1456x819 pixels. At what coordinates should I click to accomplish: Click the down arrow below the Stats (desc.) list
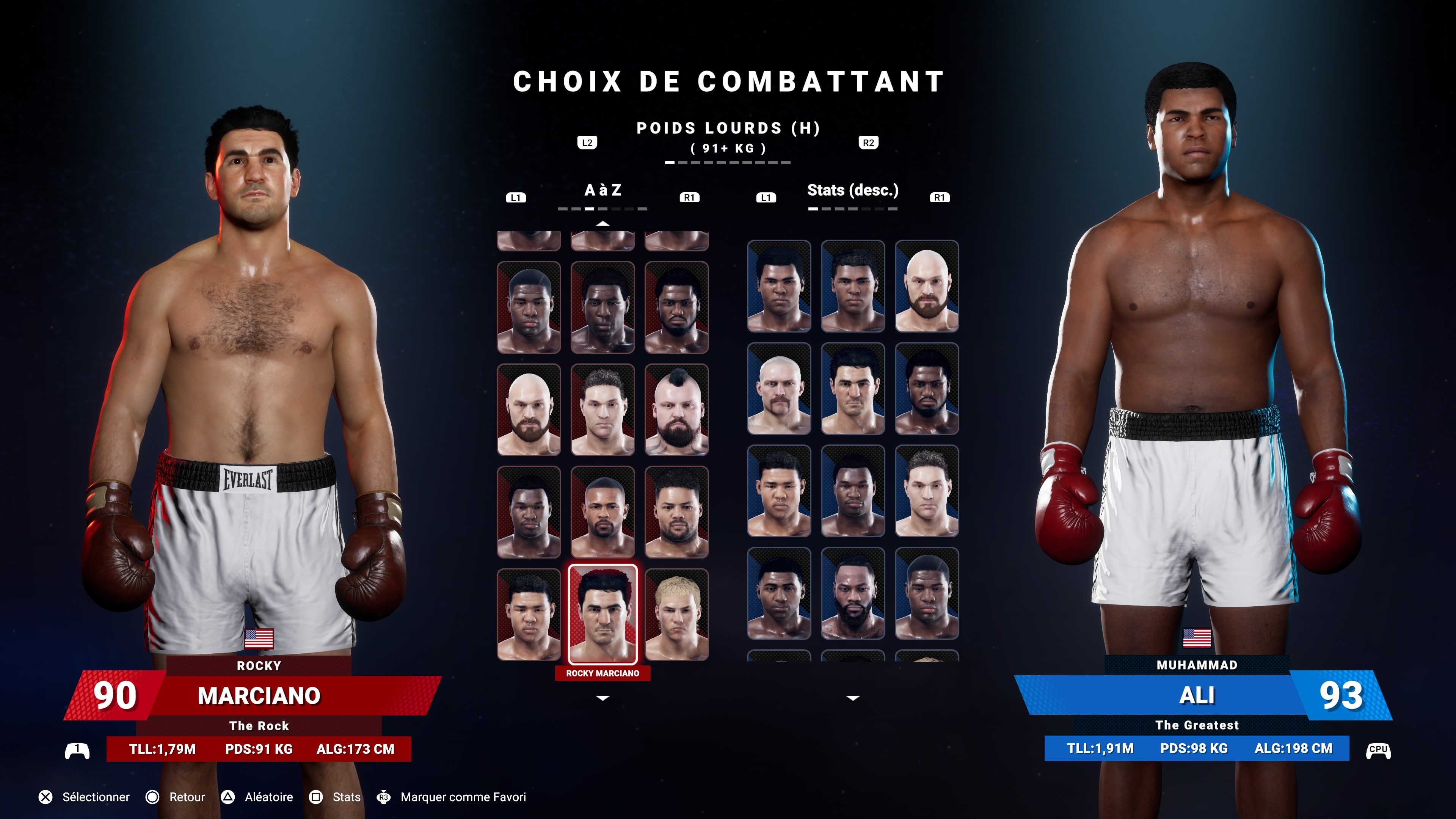(x=853, y=698)
